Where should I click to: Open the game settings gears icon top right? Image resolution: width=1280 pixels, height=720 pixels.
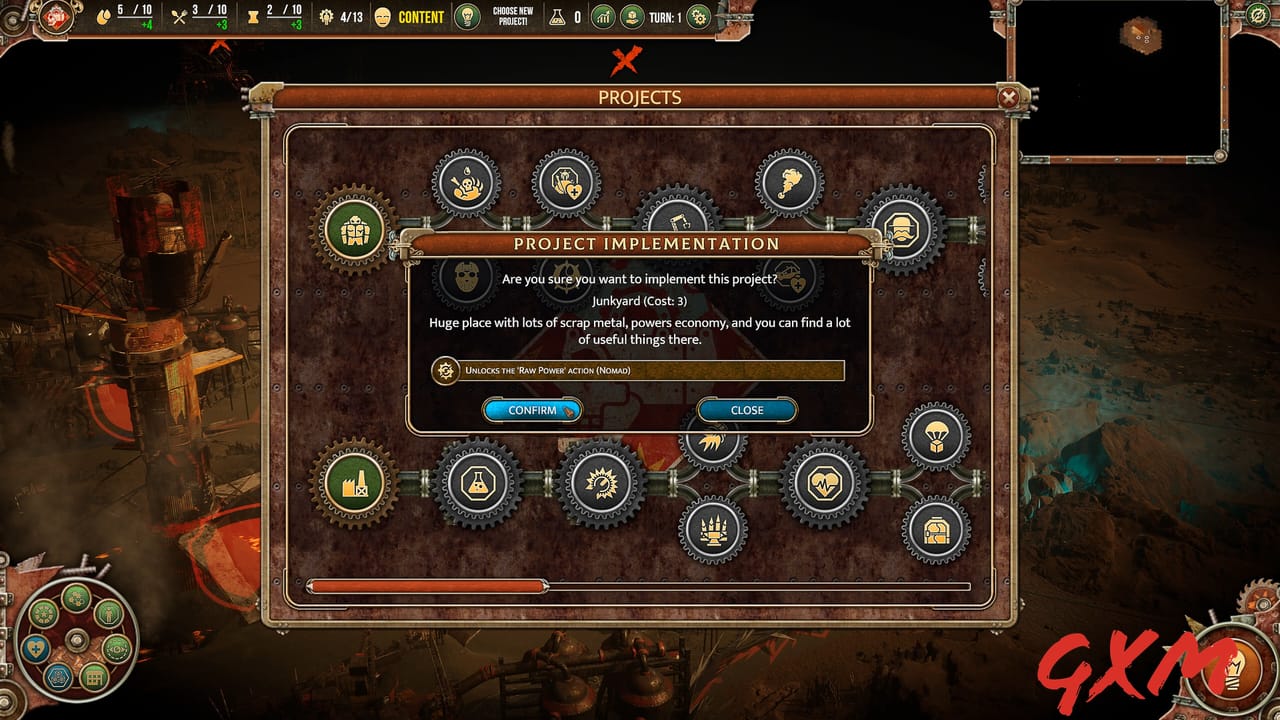[x=698, y=17]
